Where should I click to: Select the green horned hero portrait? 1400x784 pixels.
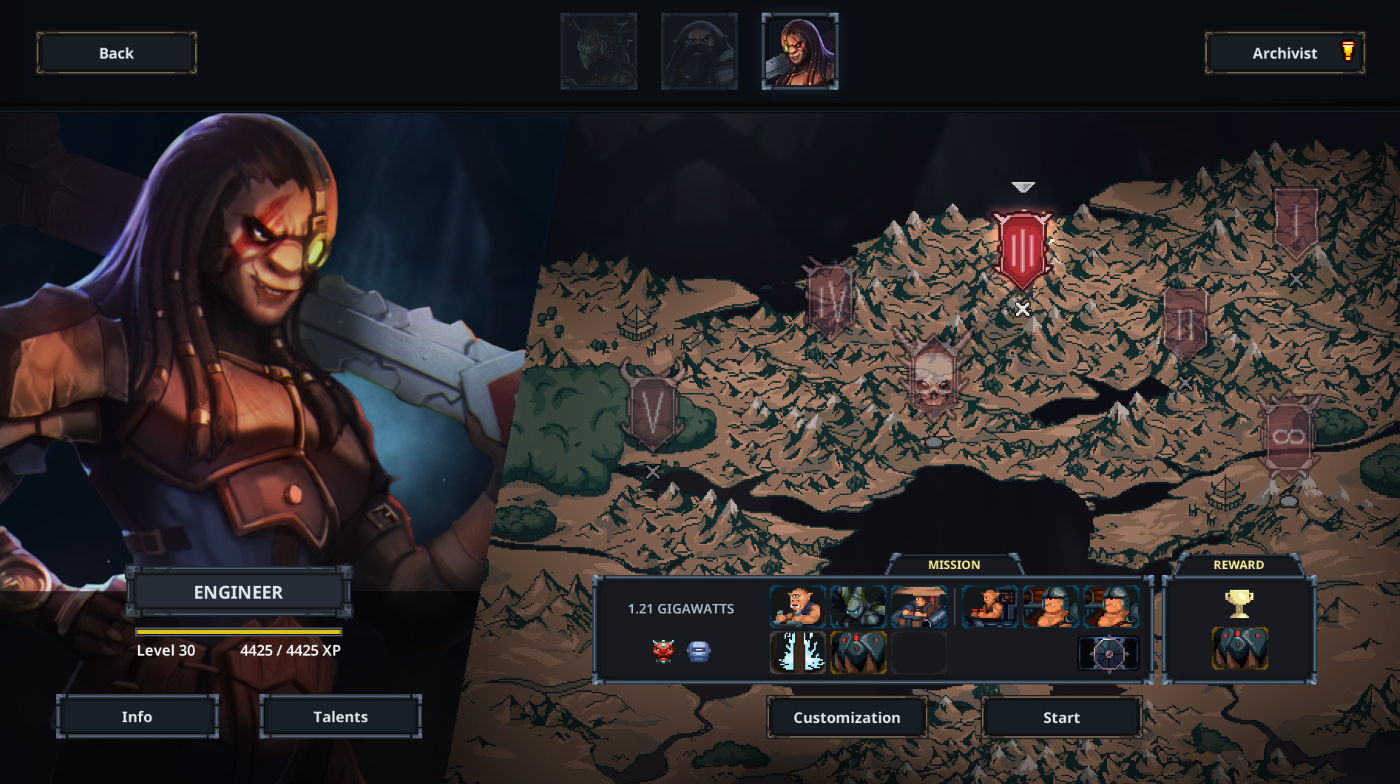(x=599, y=51)
